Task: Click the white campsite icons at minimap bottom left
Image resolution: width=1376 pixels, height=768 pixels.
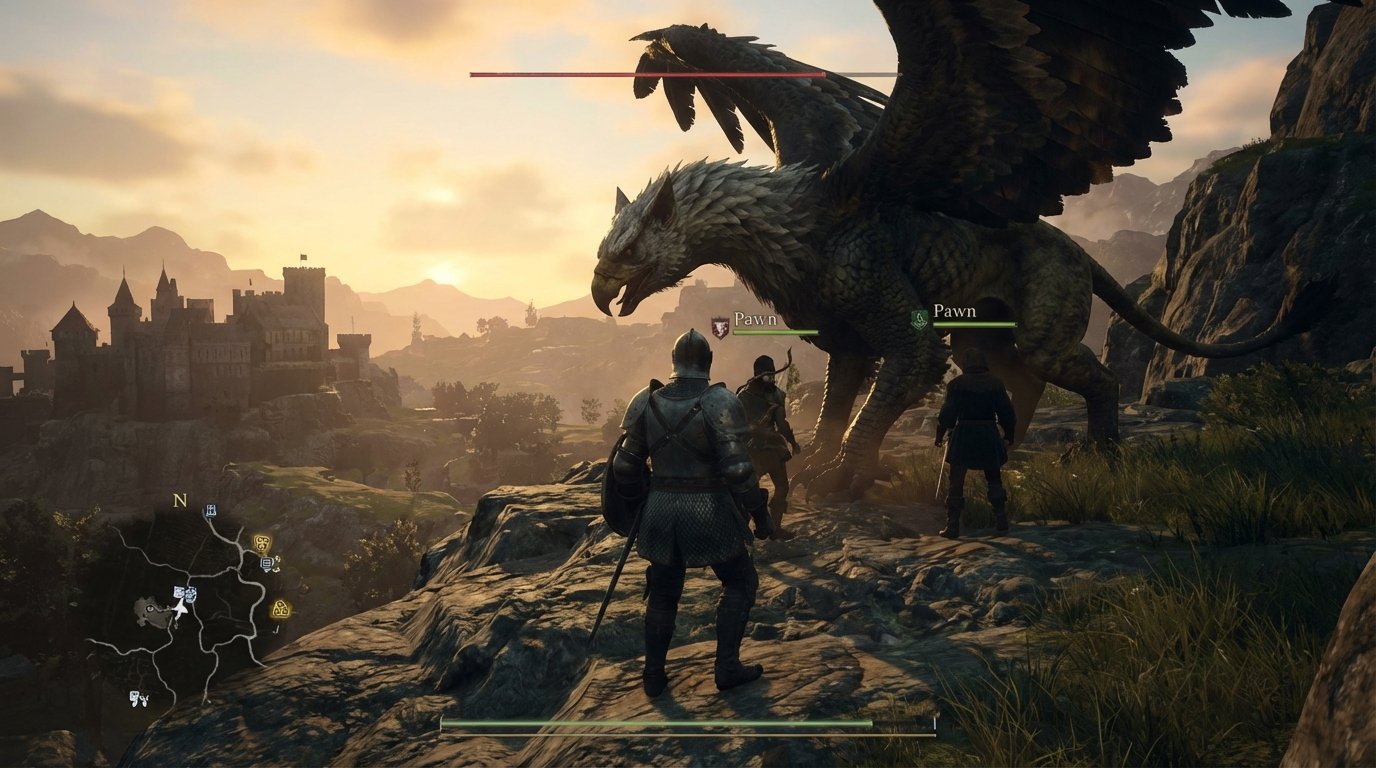Action: pos(139,698)
